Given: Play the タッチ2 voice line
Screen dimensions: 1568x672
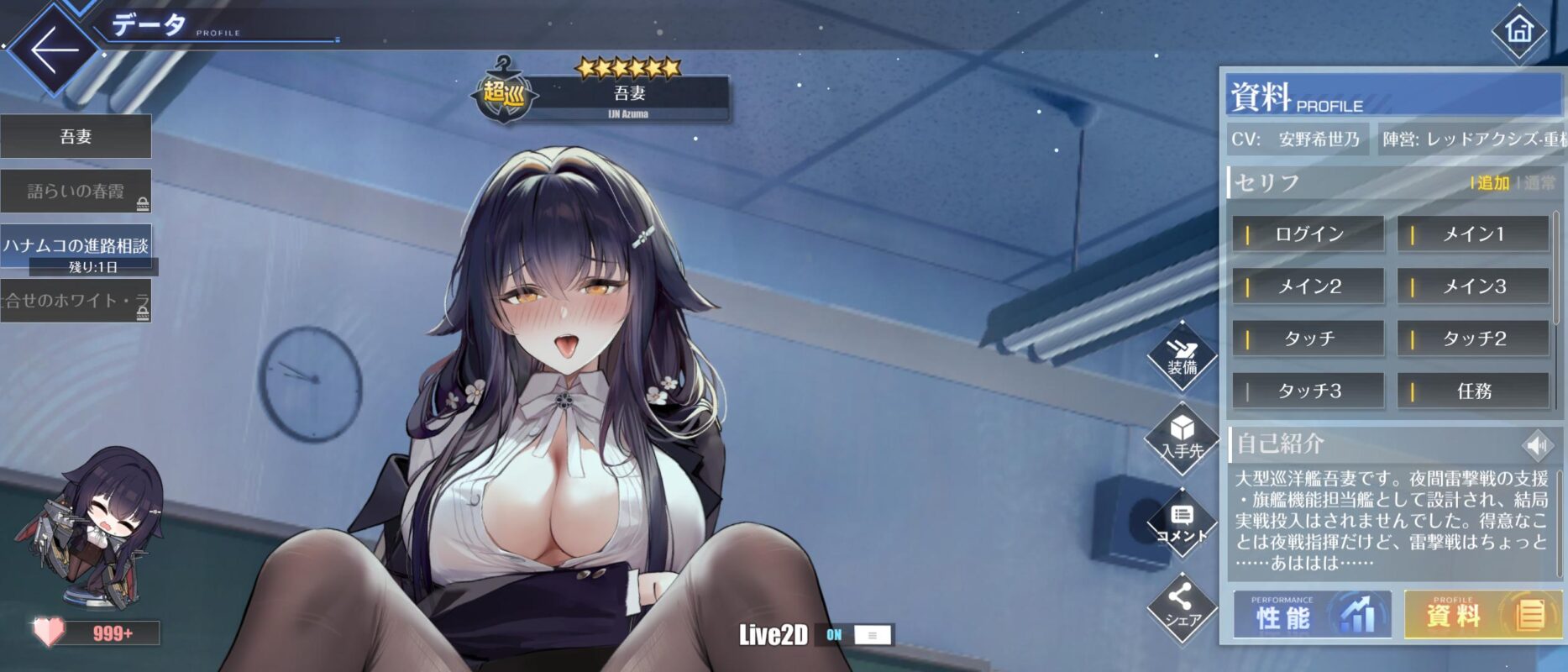Looking at the screenshot, I should point(1472,339).
